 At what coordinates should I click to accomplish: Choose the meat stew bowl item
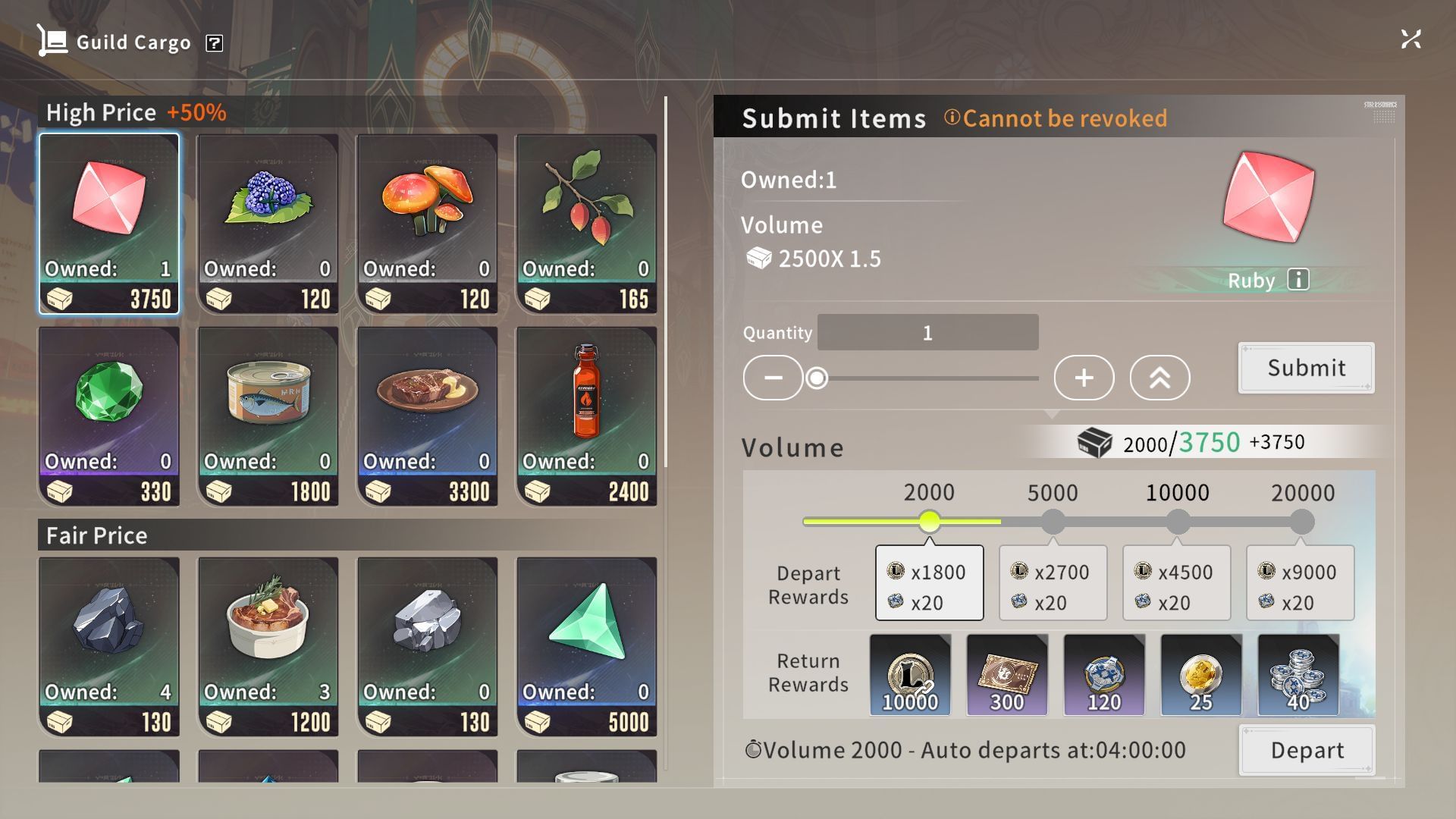tap(268, 647)
